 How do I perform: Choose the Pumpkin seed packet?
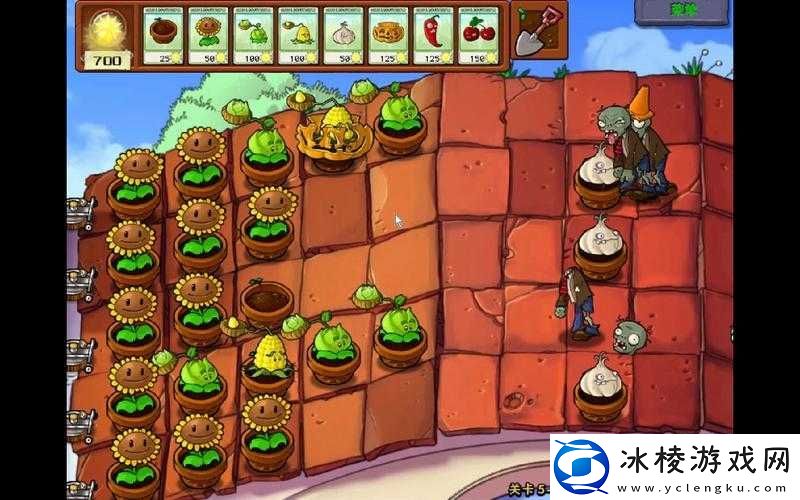(387, 37)
